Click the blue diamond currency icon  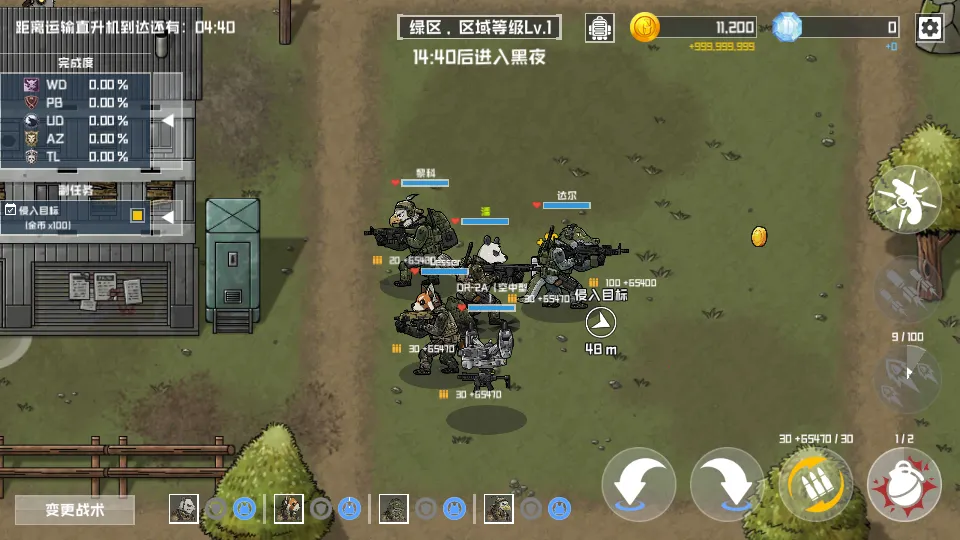[x=788, y=28]
